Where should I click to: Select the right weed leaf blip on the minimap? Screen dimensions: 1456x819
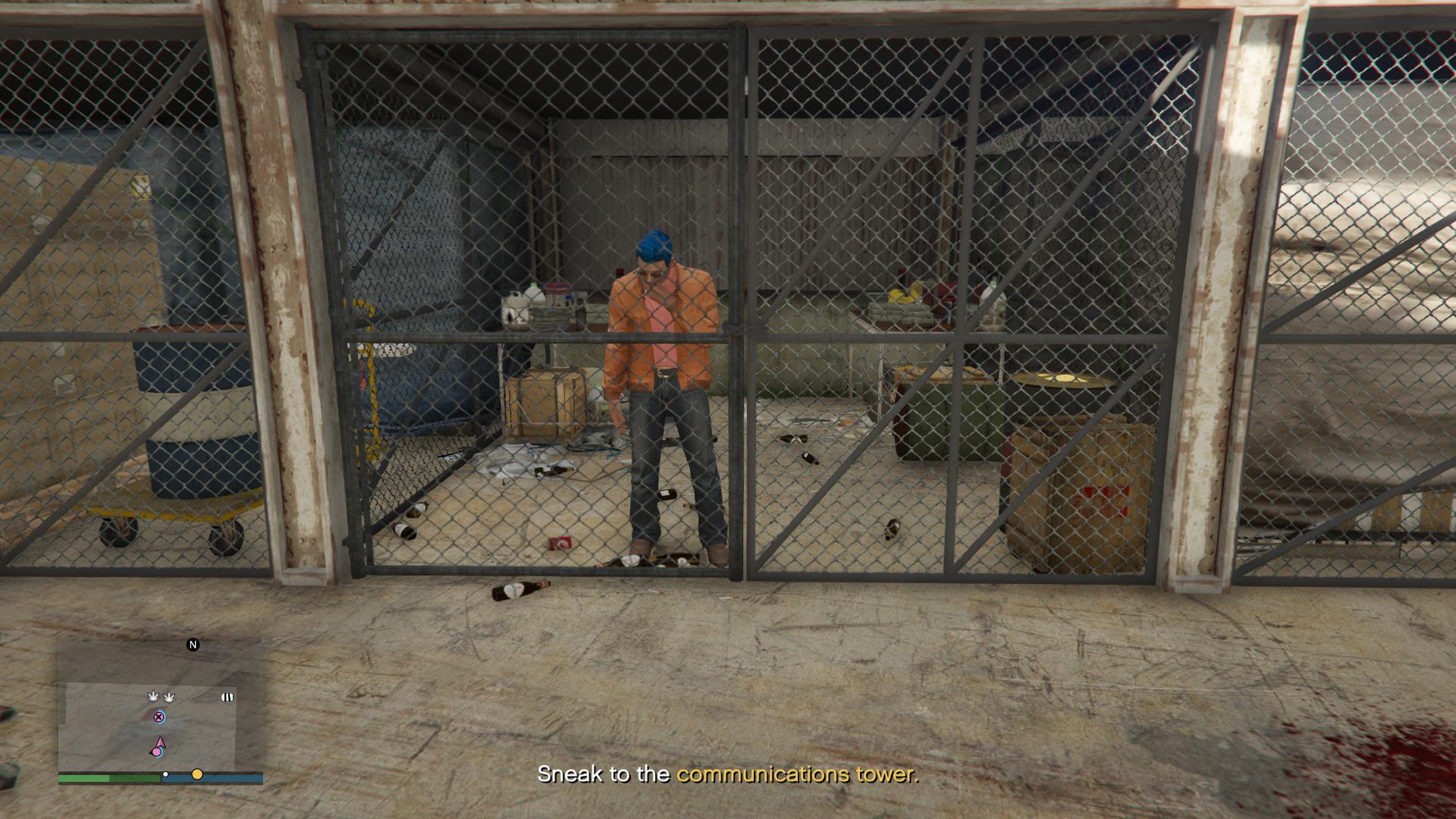[169, 697]
